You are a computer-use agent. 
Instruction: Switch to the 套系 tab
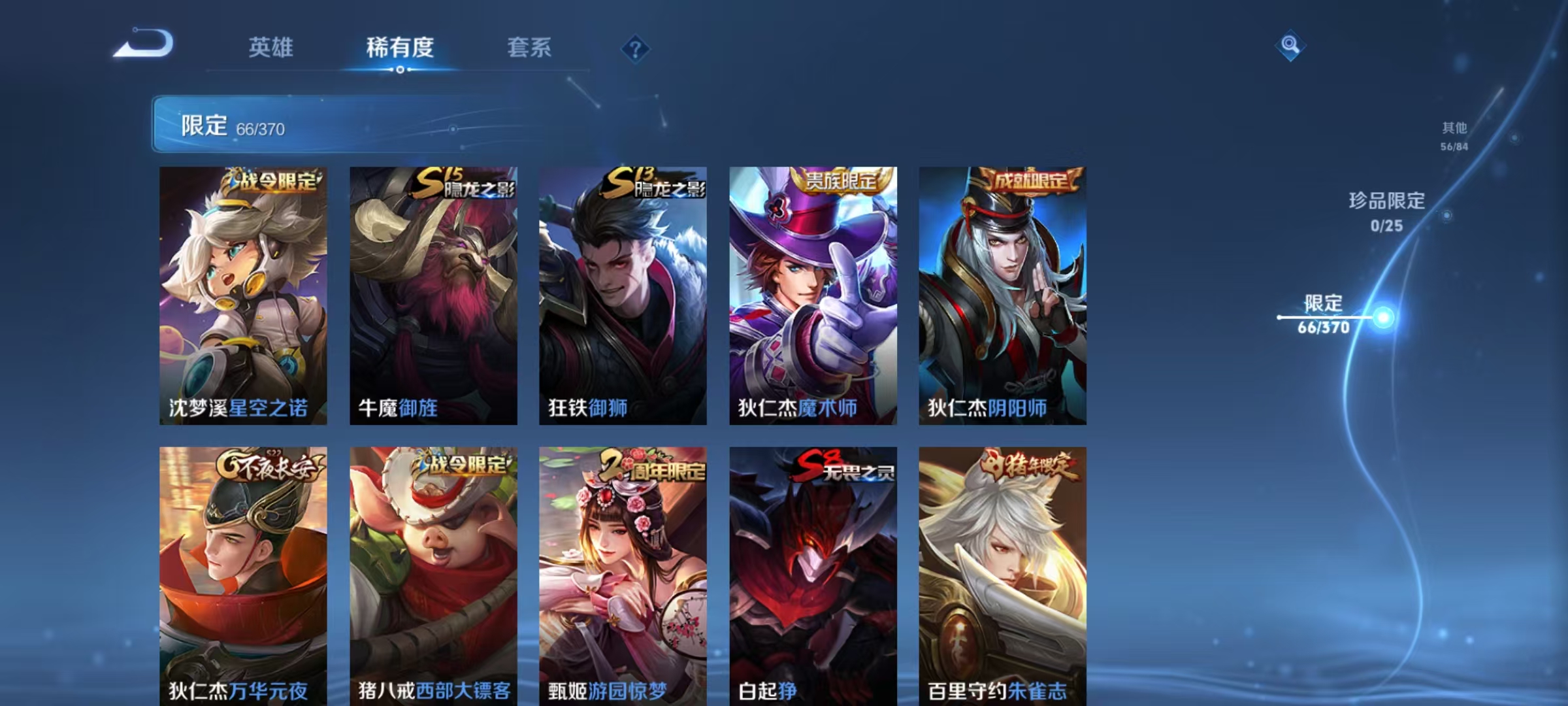[529, 48]
